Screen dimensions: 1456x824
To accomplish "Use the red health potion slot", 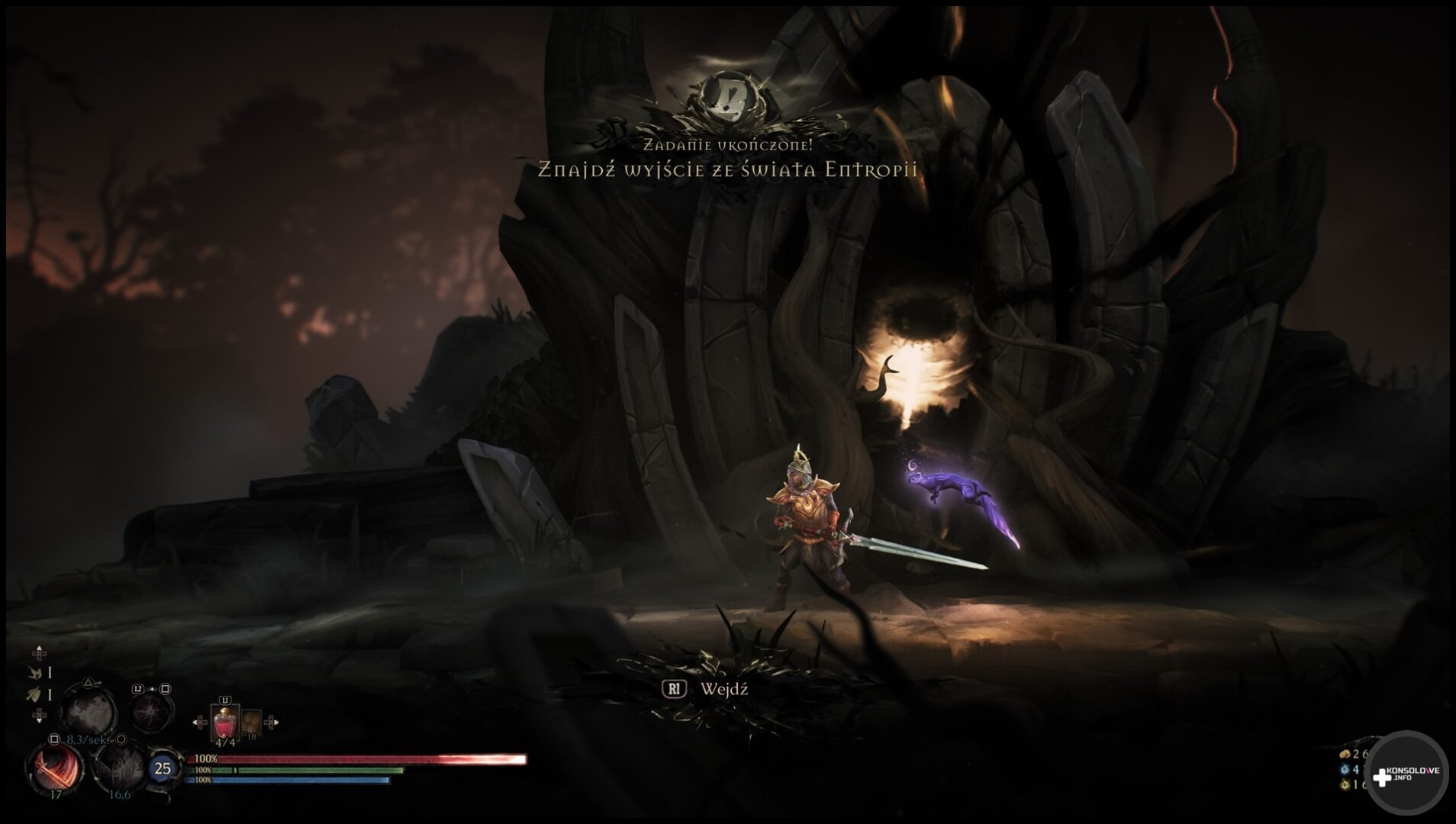I will (x=224, y=722).
